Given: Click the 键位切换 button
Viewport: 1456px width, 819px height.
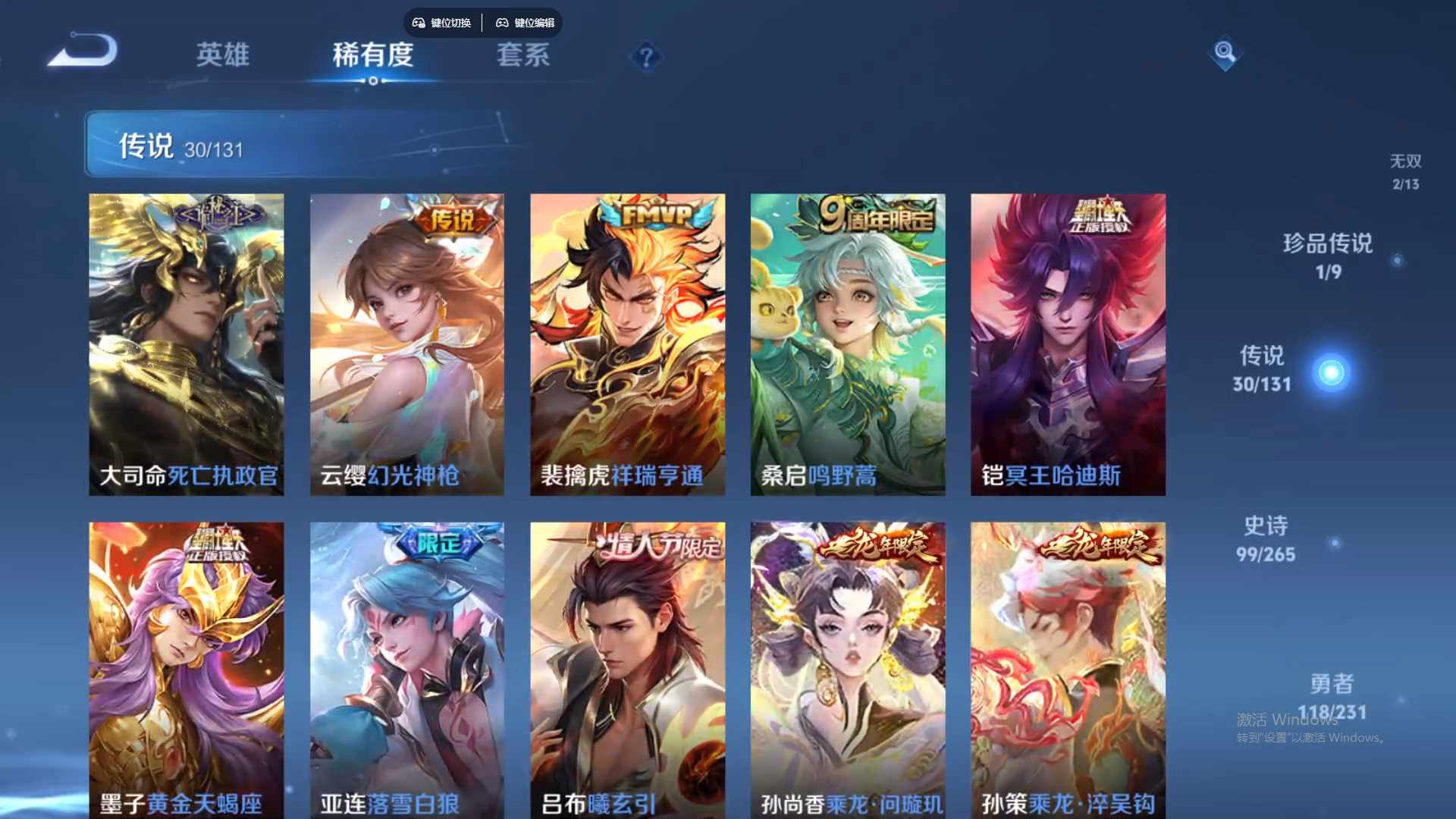Looking at the screenshot, I should point(441,23).
